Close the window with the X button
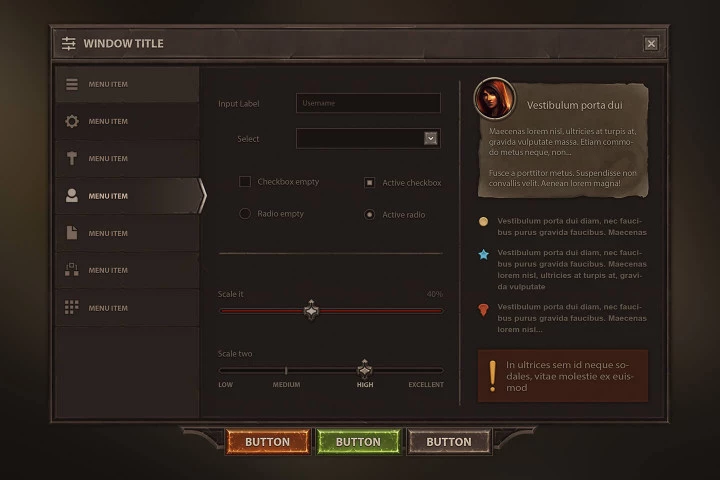Image resolution: width=720 pixels, height=480 pixels. (x=651, y=44)
